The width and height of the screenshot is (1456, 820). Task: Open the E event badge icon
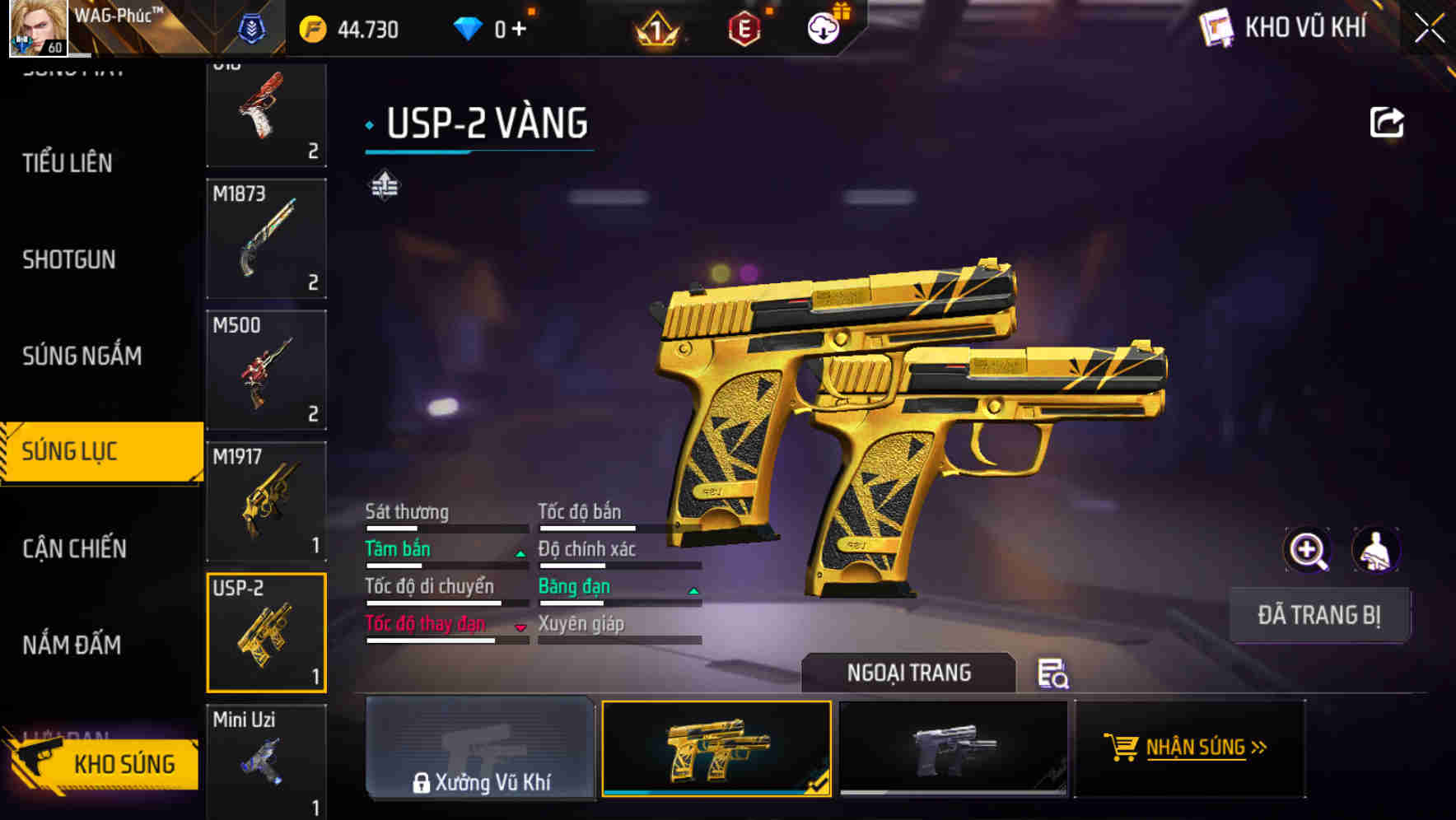click(x=745, y=27)
